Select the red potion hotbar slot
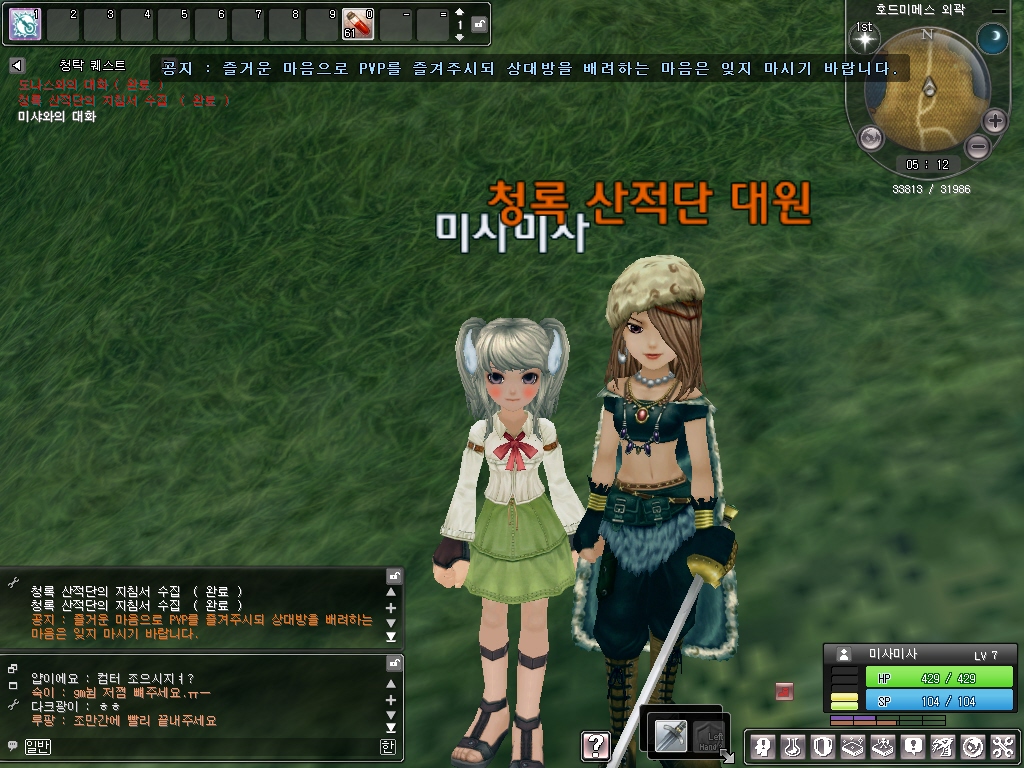This screenshot has width=1024, height=768. pos(357,24)
